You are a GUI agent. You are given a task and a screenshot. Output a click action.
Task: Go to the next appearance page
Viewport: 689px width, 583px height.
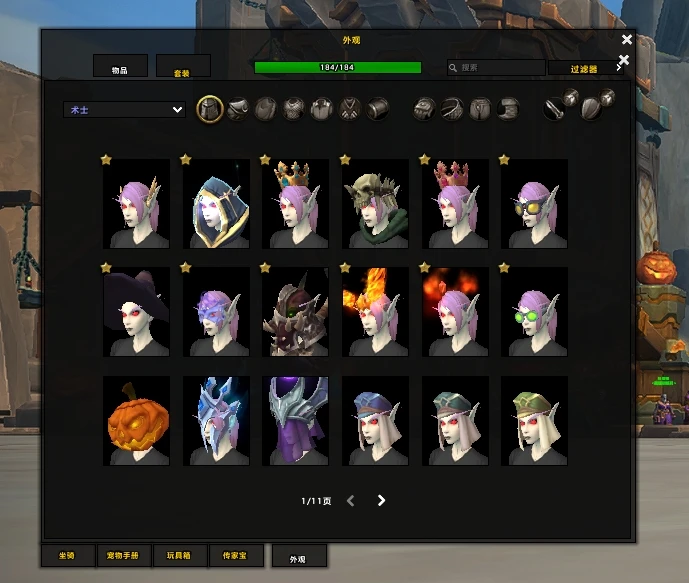381,500
